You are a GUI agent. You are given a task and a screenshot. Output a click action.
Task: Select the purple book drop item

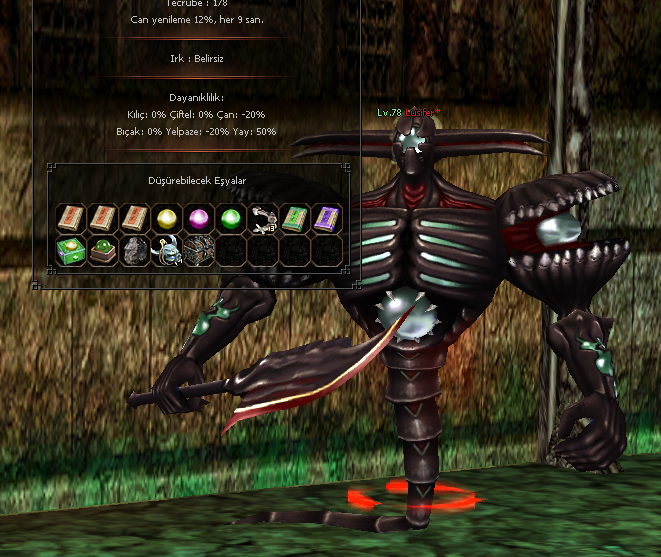328,218
